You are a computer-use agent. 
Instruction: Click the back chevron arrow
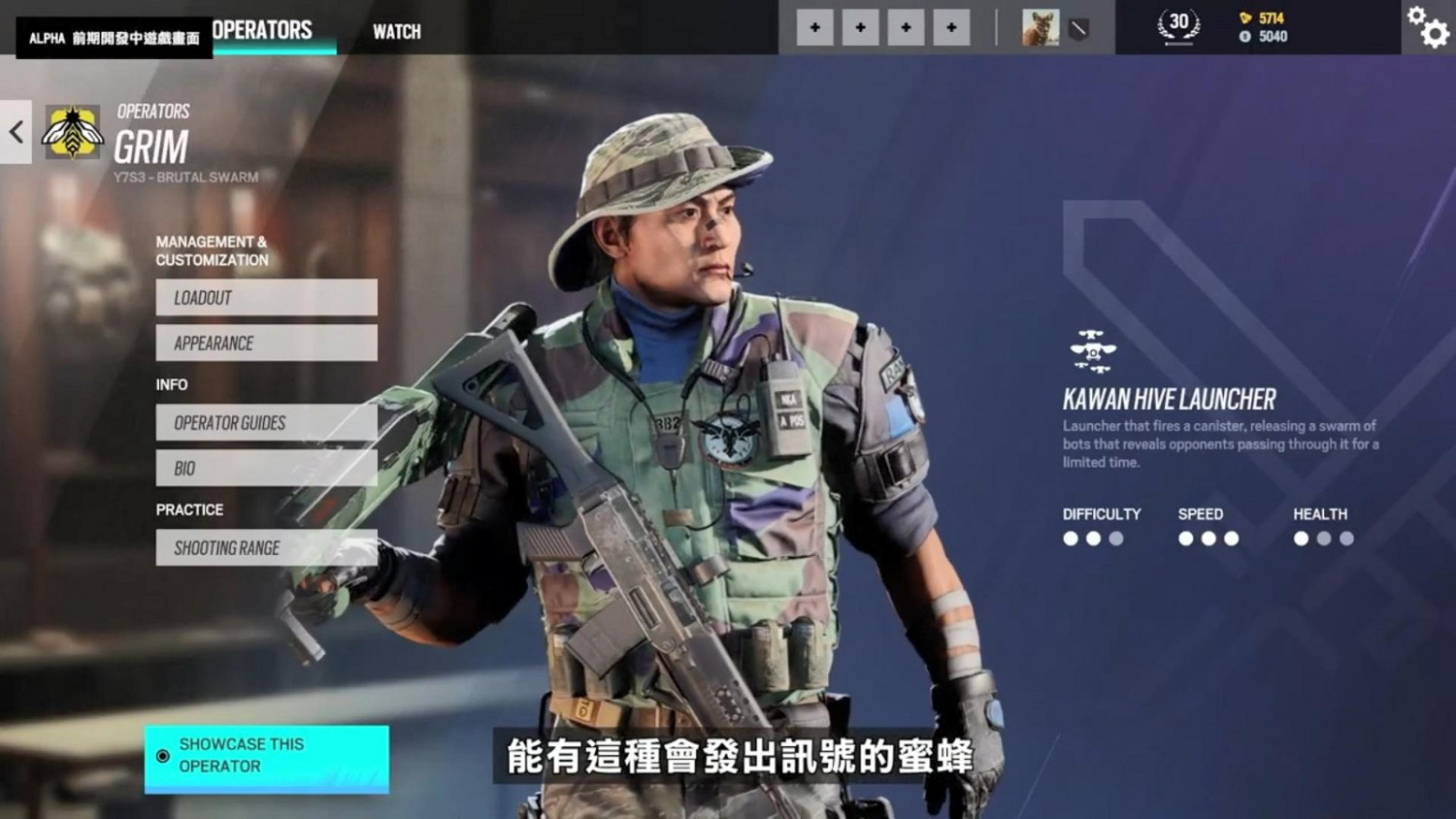[15, 132]
